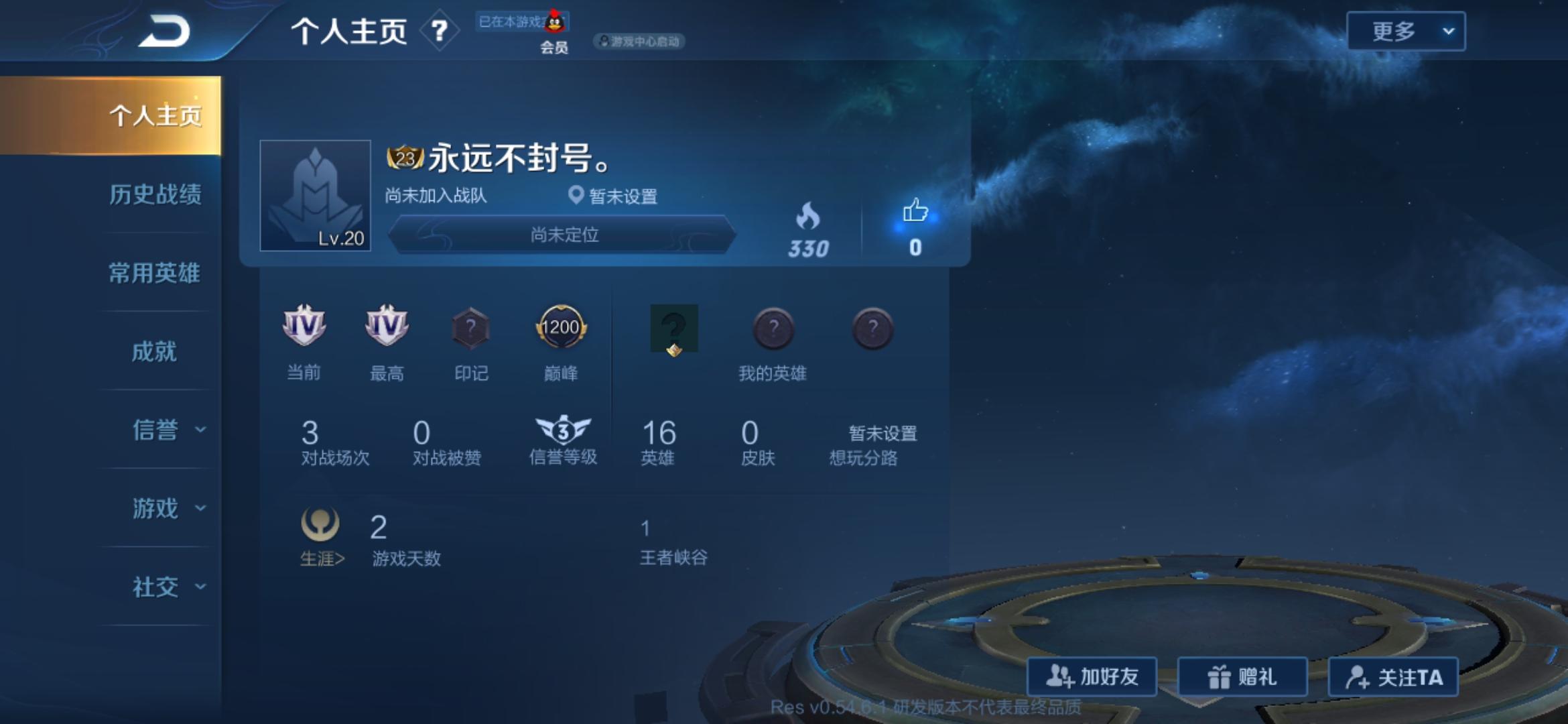Click the 印记 seal icon

[471, 328]
